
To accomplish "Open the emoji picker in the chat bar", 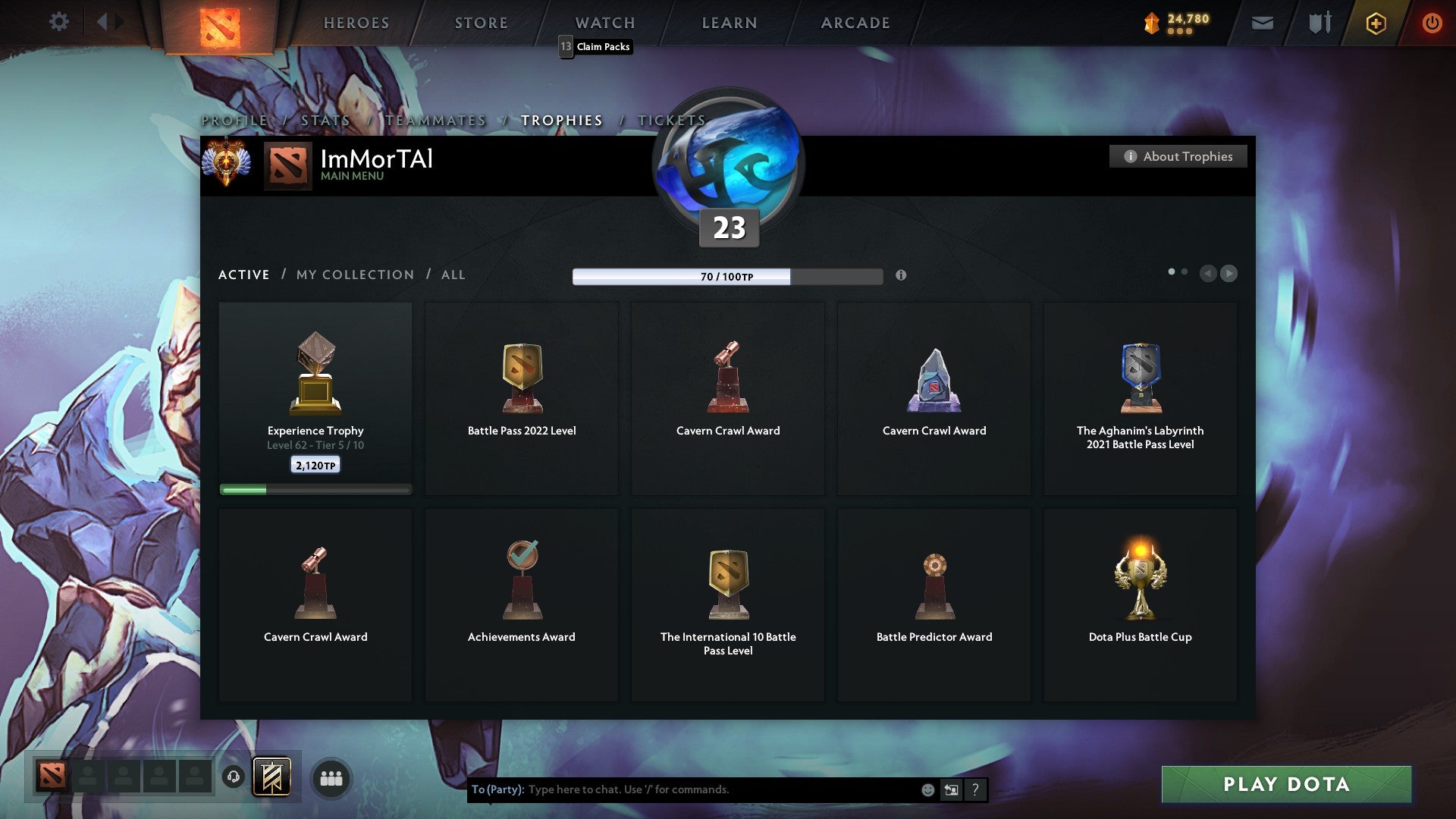I will (x=927, y=789).
